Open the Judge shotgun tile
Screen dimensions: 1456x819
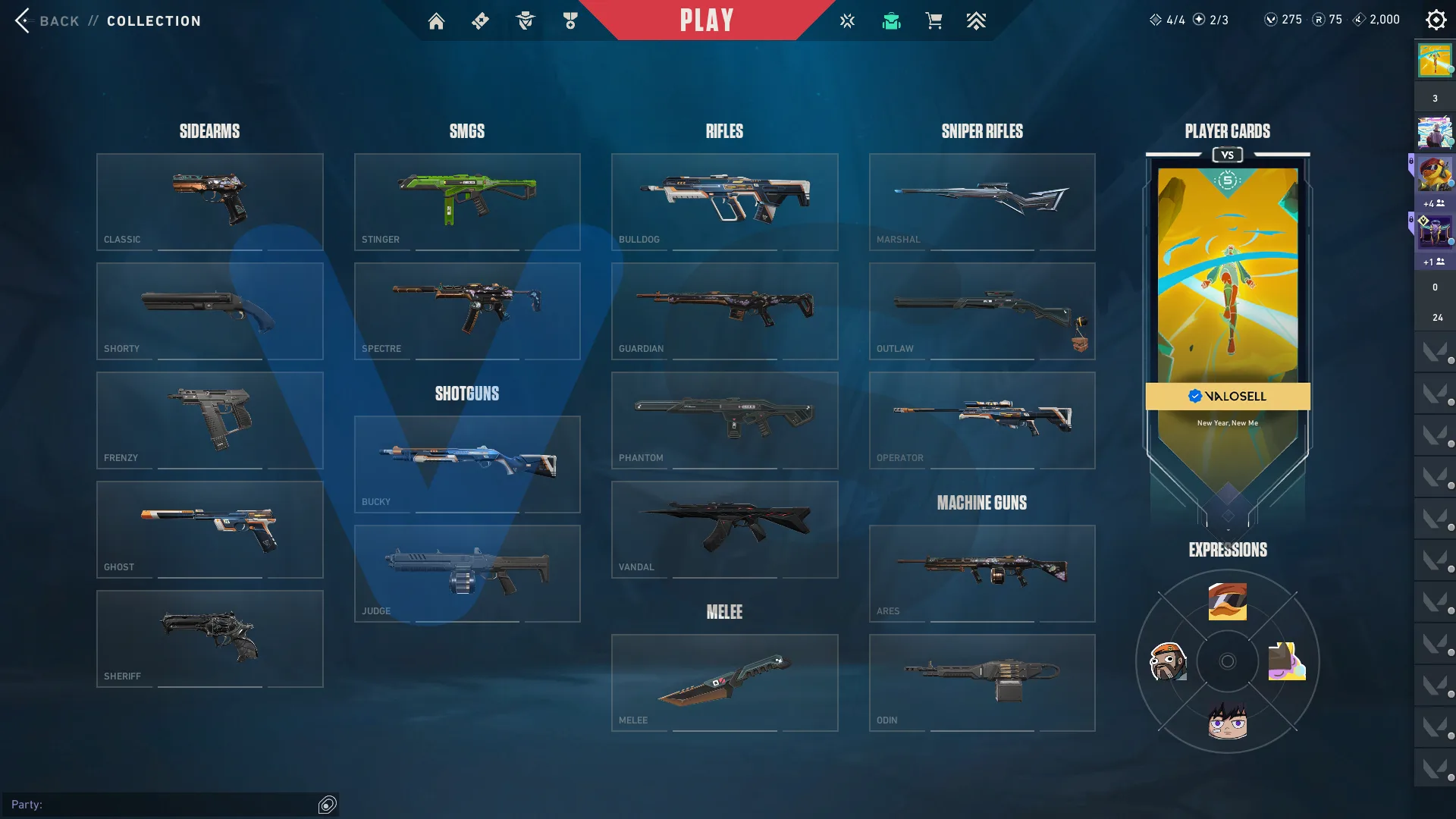coord(467,573)
